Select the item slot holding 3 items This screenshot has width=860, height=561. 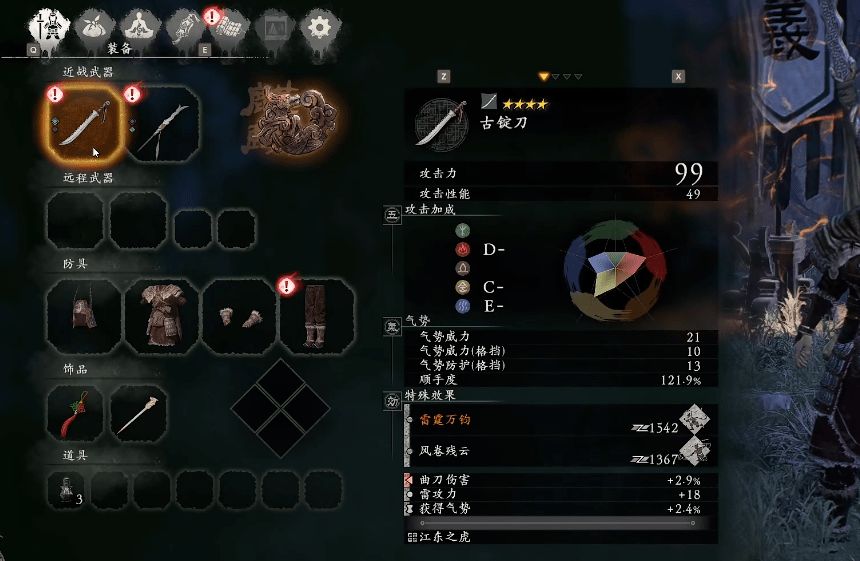click(68, 489)
